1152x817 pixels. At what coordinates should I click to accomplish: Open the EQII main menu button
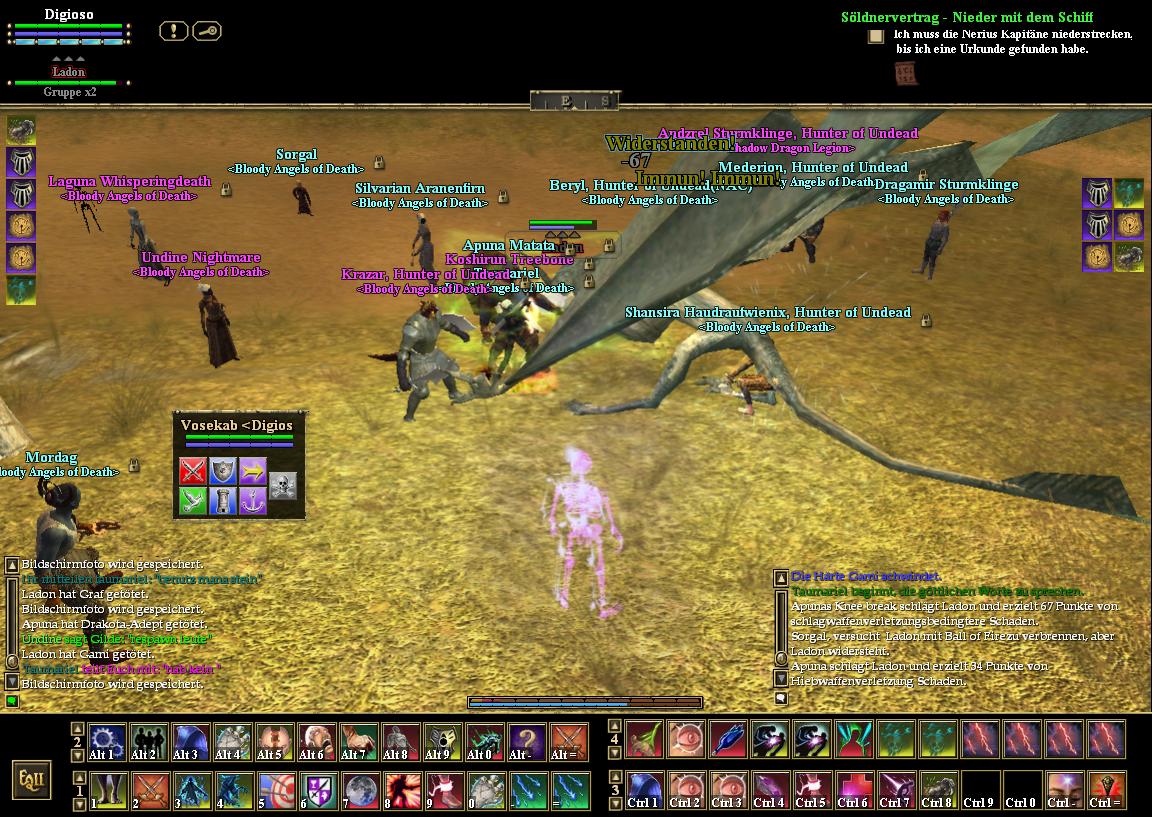click(x=31, y=779)
